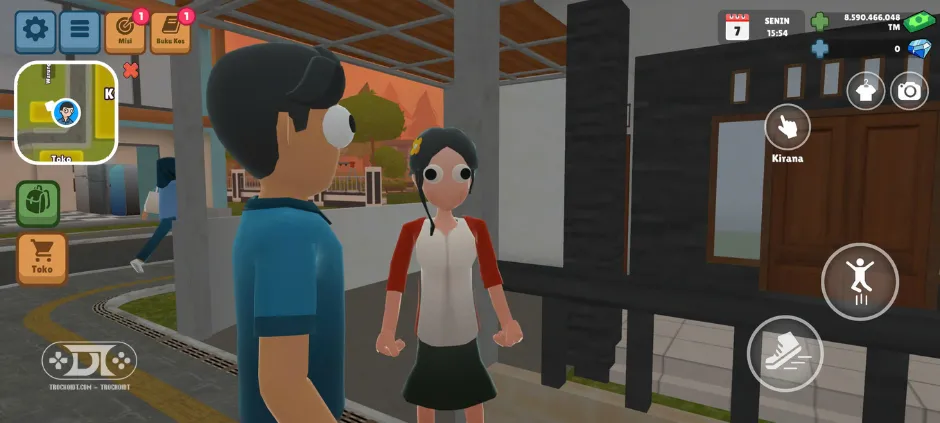Image resolution: width=940 pixels, height=423 pixels.
Task: Close the minimap with the red X
Action: (130, 70)
